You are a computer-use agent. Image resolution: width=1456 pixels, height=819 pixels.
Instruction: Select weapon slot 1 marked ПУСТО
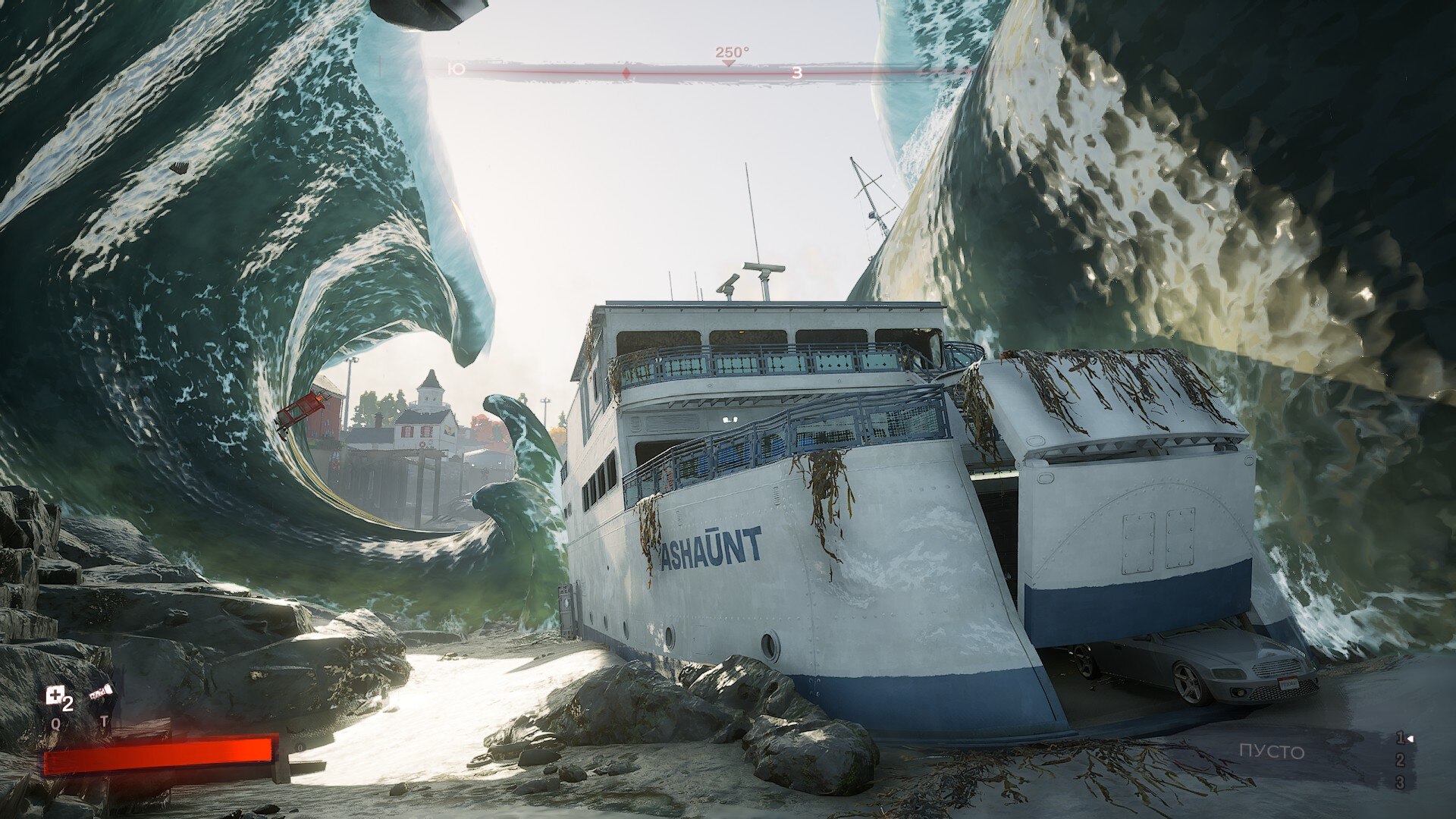(x=1272, y=752)
